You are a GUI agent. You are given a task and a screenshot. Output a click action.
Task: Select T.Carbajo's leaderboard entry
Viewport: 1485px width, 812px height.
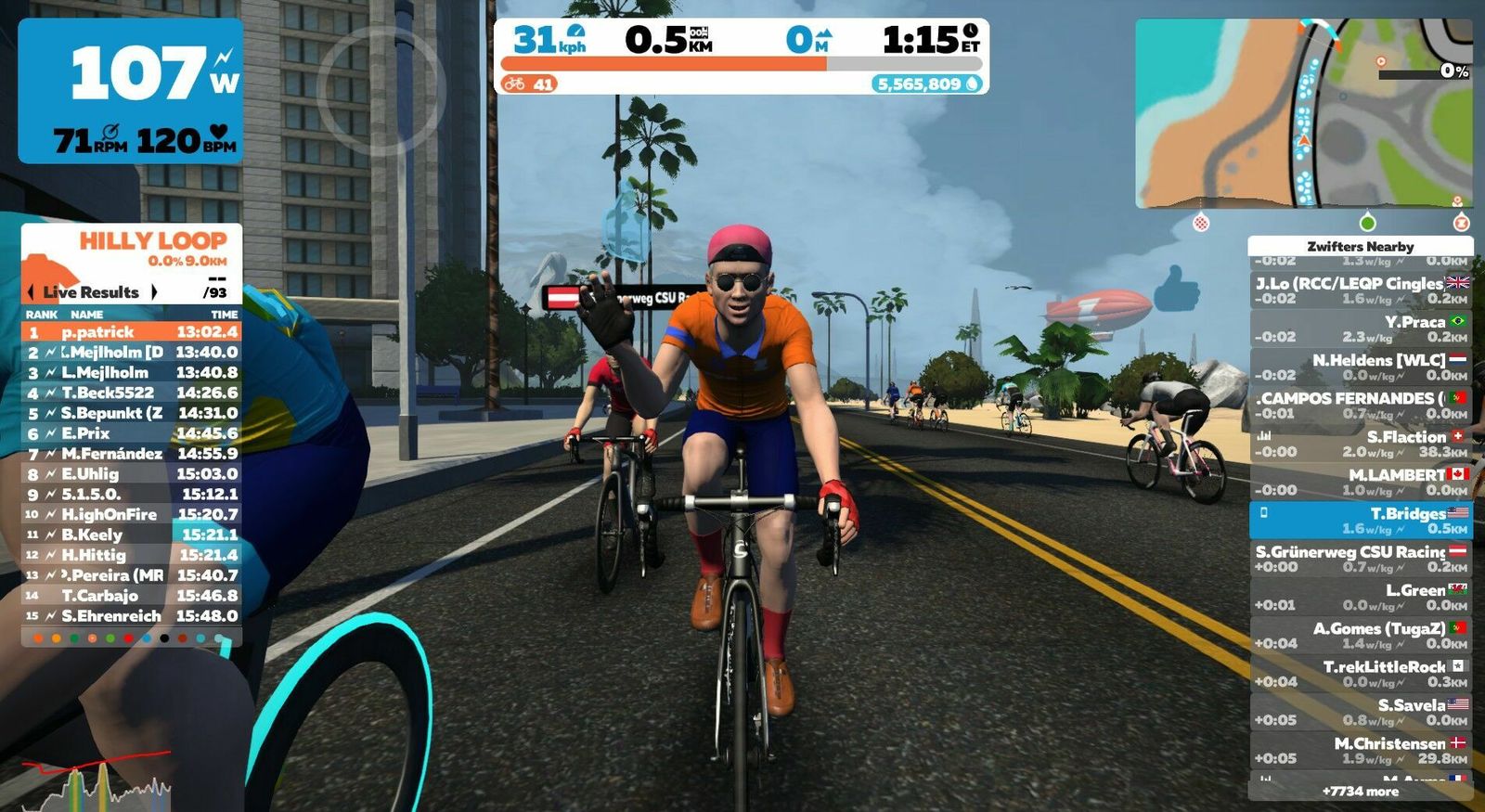tap(132, 596)
